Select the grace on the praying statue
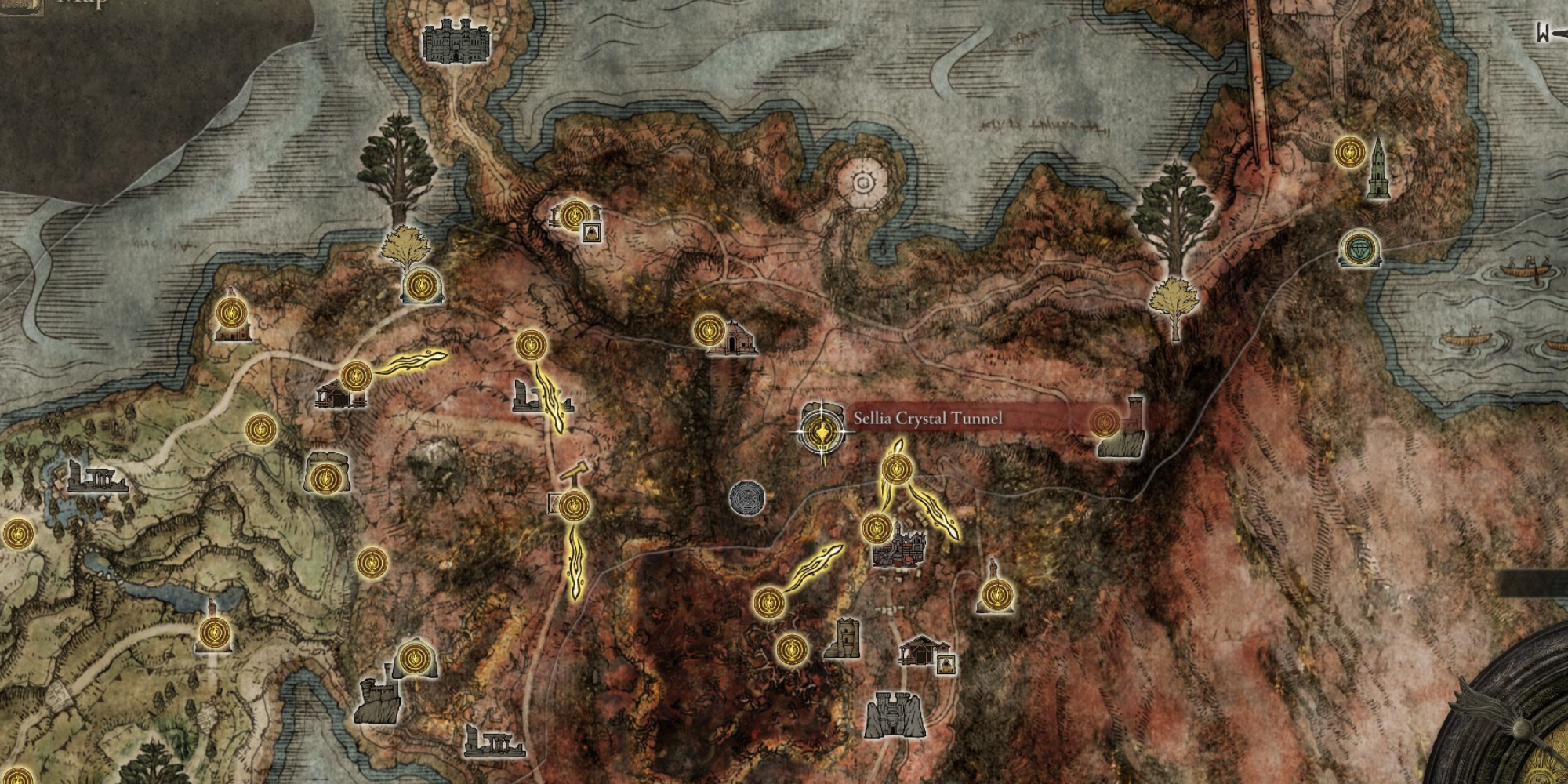This screenshot has width=1568, height=784. pos(996,596)
